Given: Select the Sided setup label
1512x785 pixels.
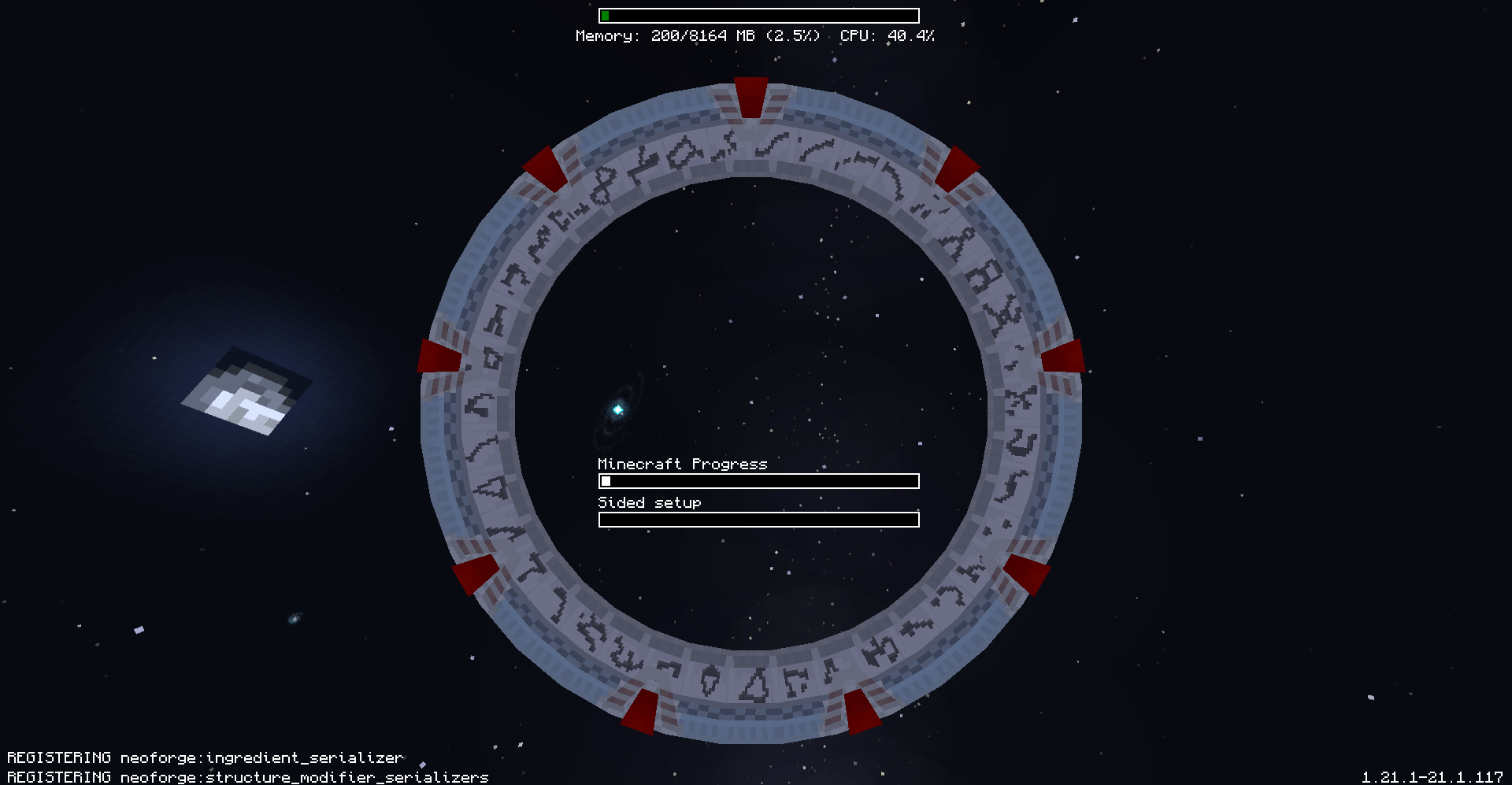Looking at the screenshot, I should [649, 502].
